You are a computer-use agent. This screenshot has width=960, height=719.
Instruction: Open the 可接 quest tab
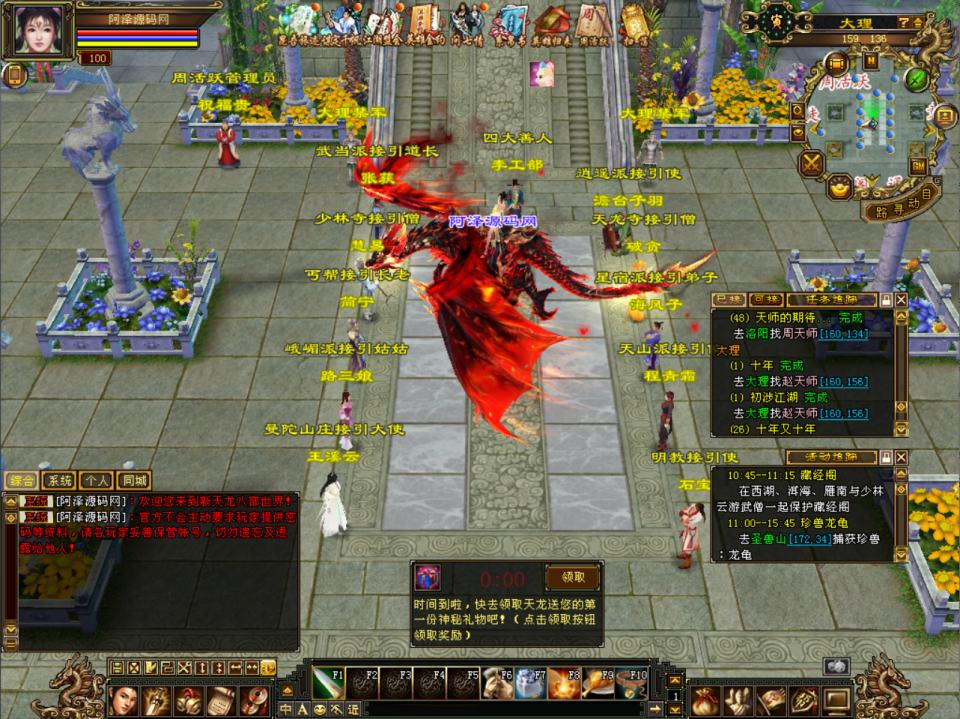[765, 300]
